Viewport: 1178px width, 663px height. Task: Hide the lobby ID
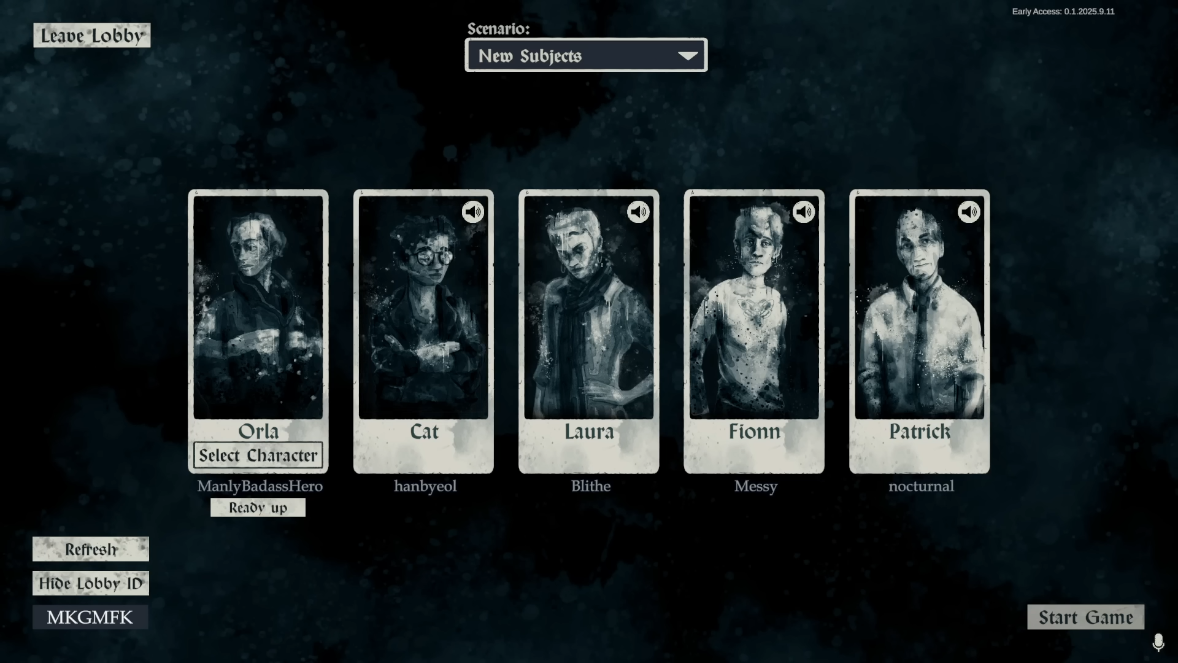[x=91, y=584]
